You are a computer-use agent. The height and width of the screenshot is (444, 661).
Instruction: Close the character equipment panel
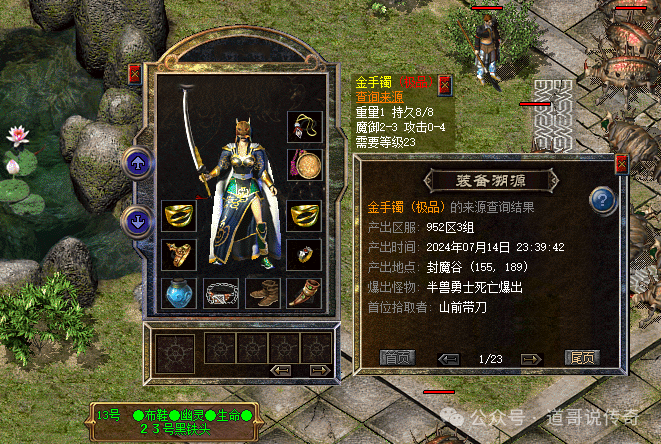[135, 73]
